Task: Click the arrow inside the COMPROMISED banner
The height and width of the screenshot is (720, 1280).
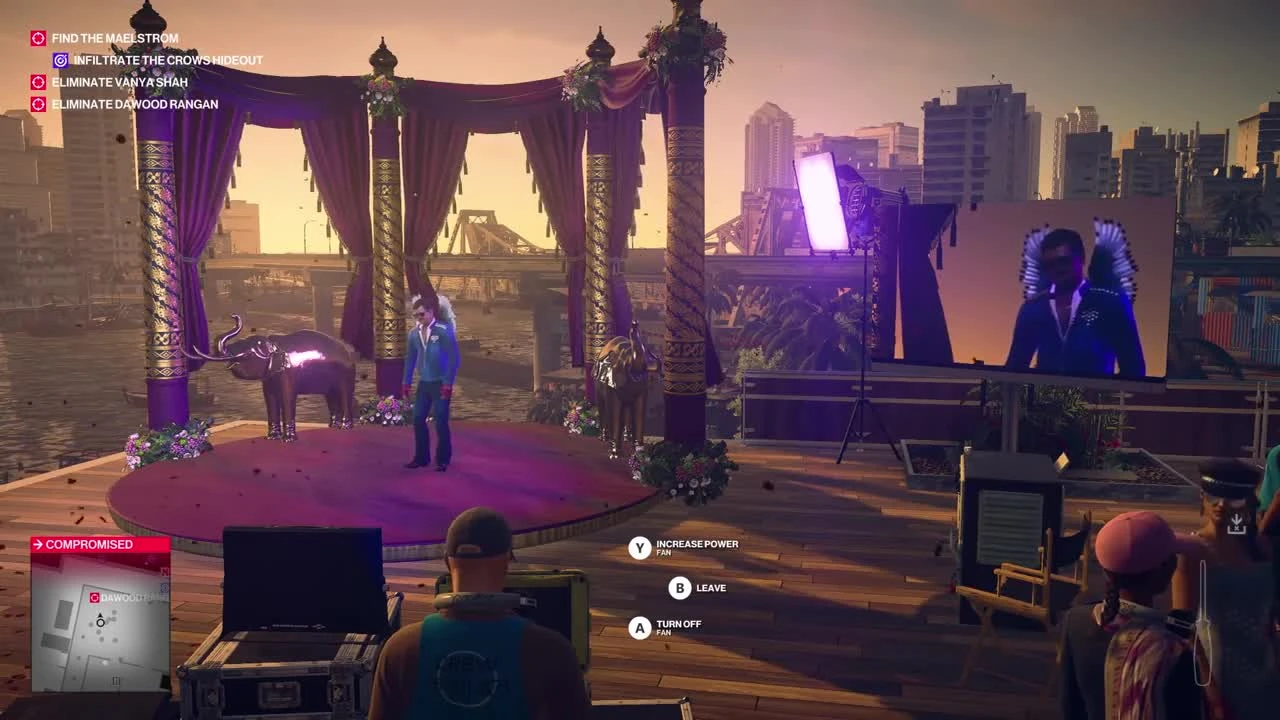Action: click(x=37, y=544)
